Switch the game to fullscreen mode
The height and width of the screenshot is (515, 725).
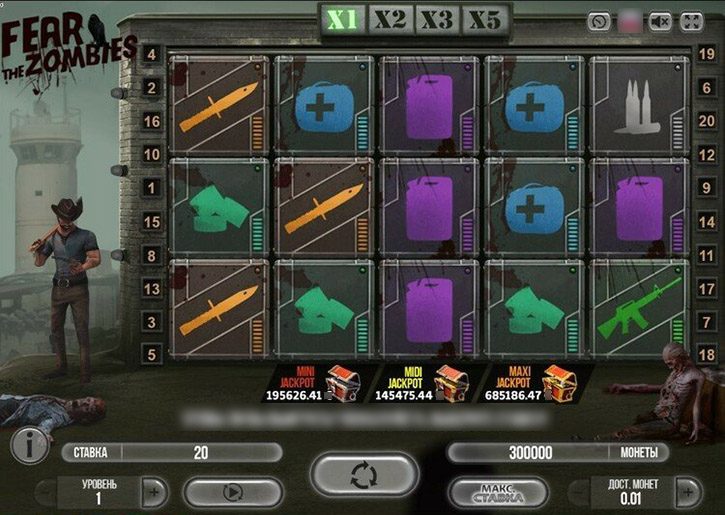point(691,21)
